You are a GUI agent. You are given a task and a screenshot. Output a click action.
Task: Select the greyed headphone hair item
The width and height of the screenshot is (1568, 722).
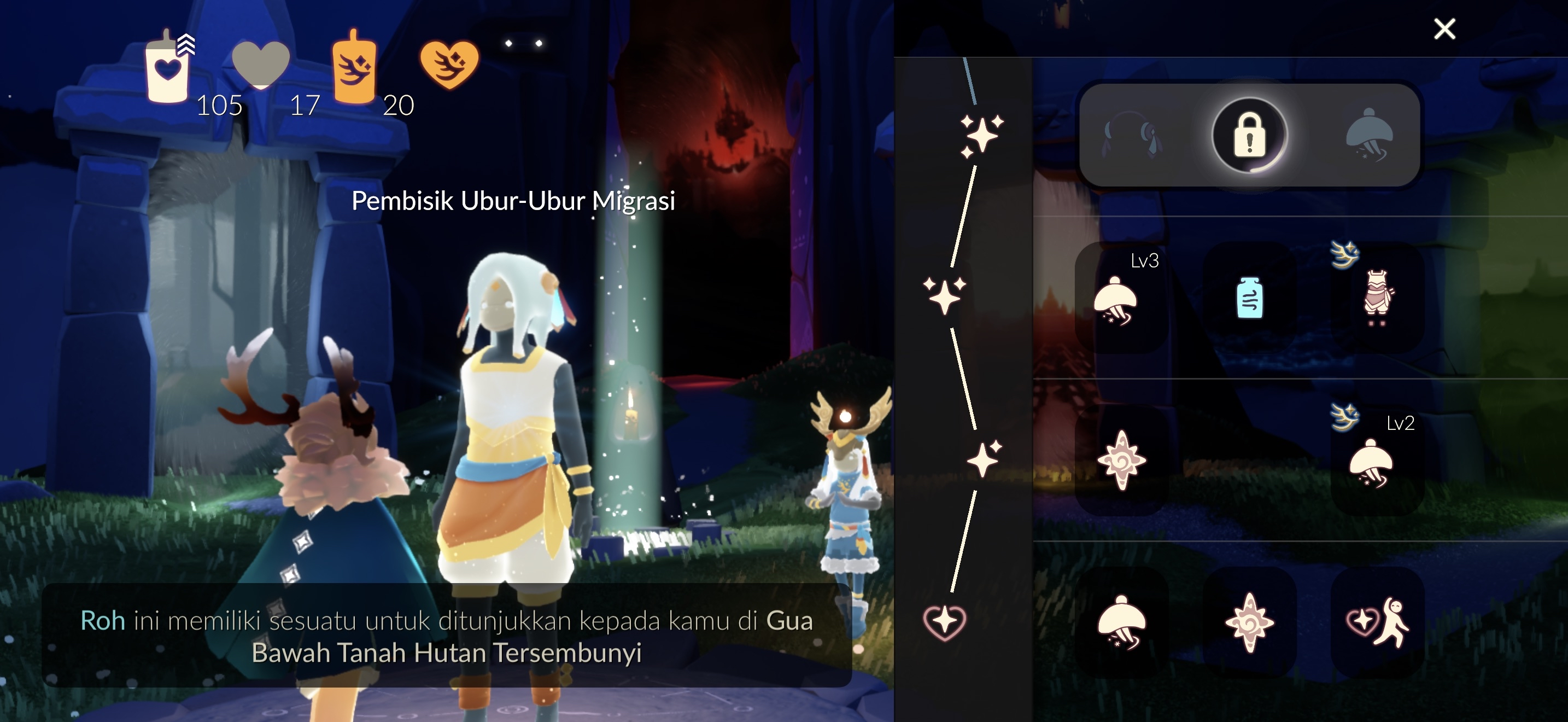(1132, 135)
